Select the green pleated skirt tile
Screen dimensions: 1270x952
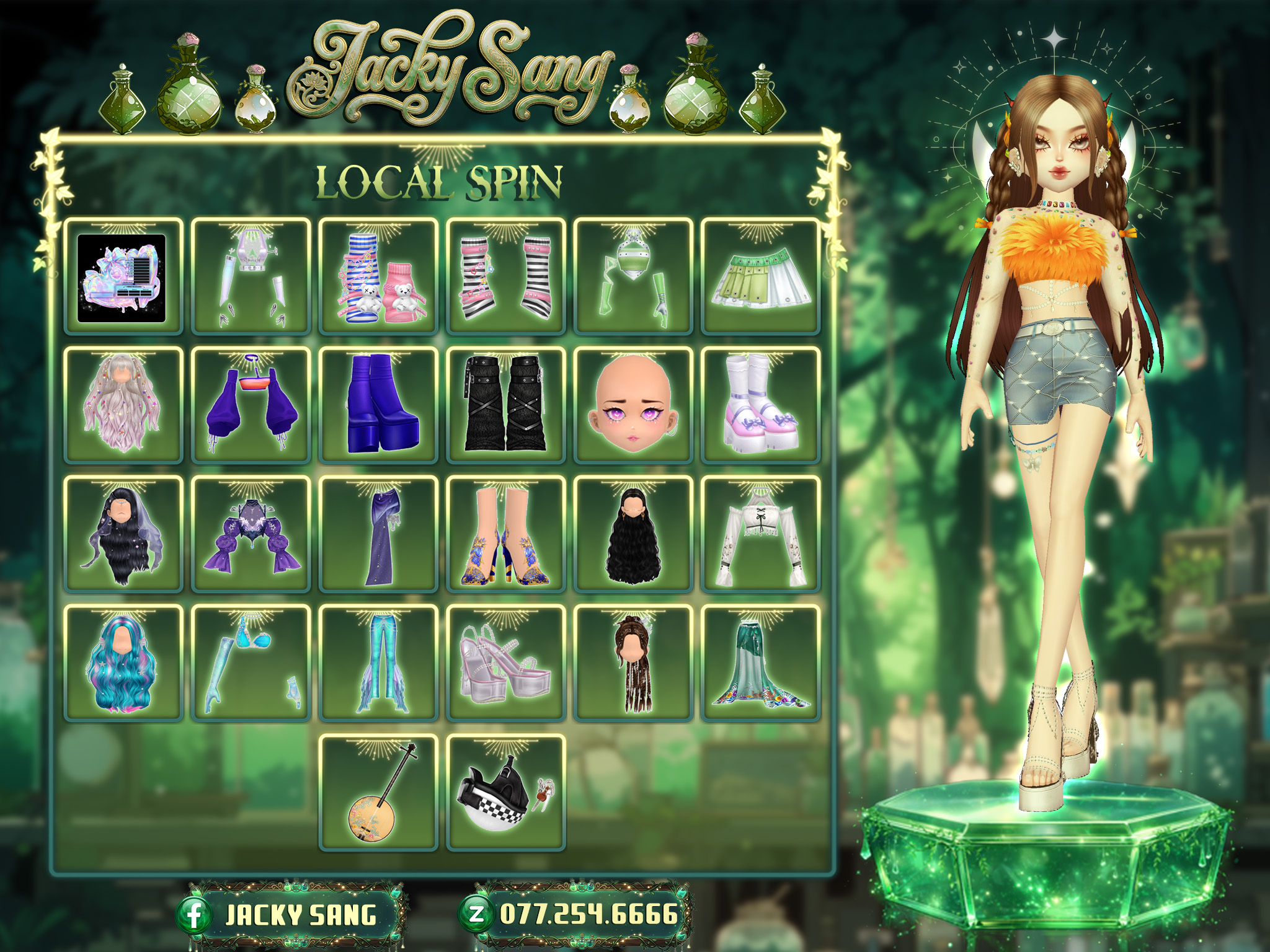coord(761,276)
